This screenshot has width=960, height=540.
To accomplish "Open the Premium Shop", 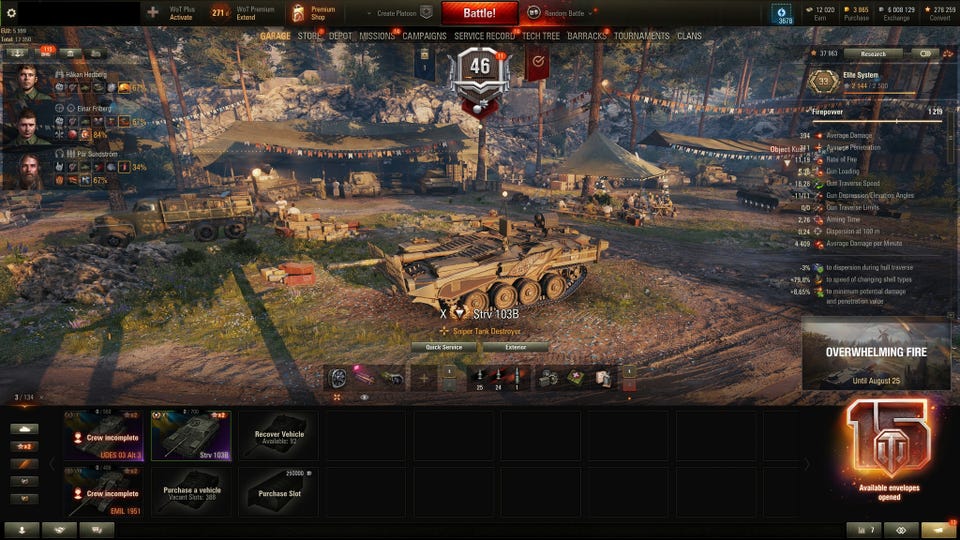I will (x=314, y=13).
